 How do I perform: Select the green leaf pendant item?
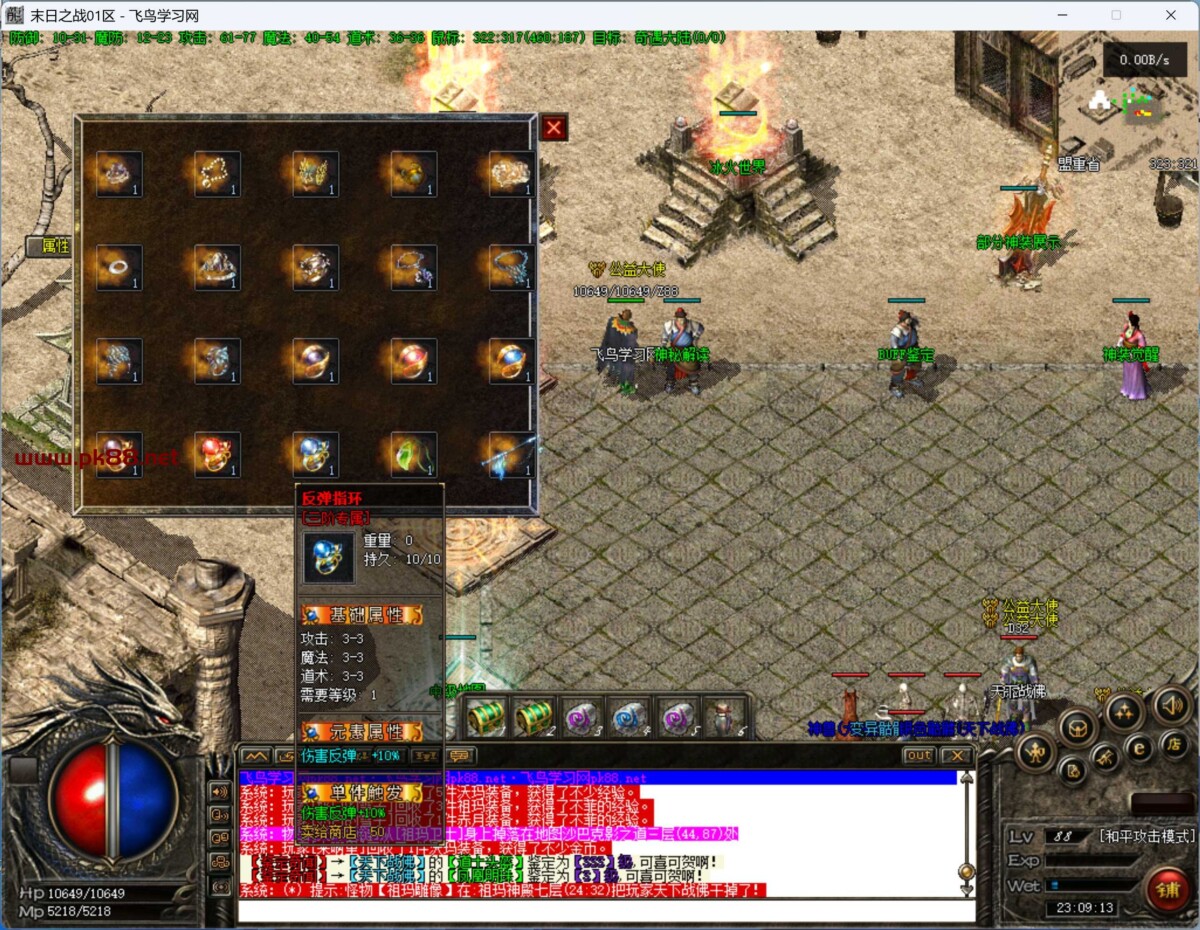[413, 455]
